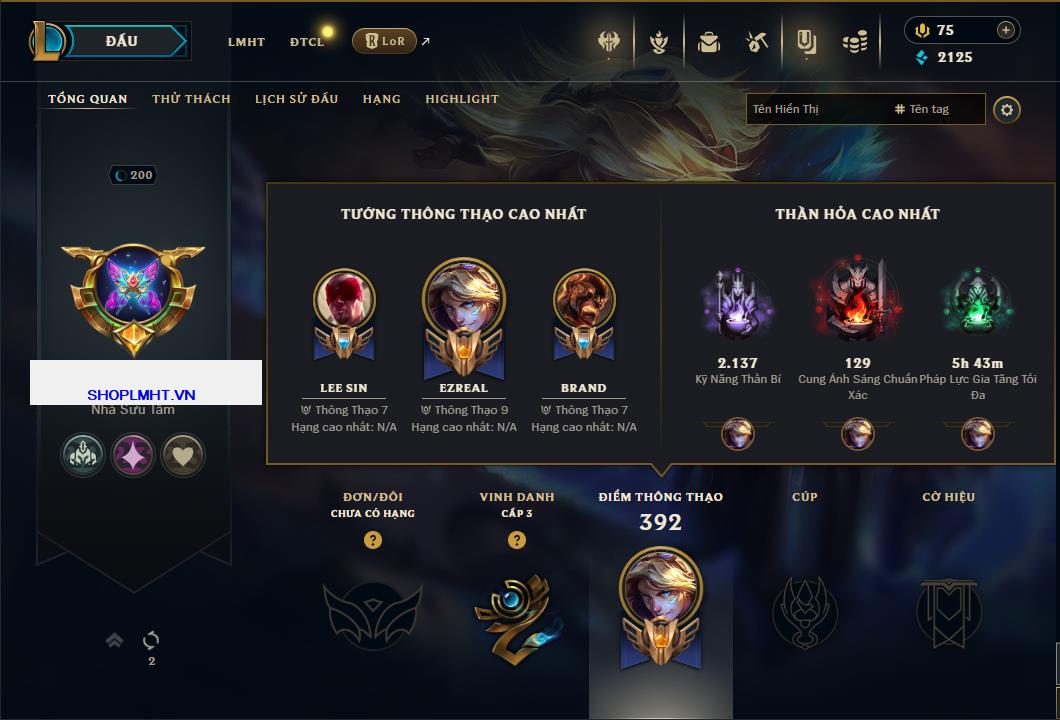Screen dimensions: 1060x720
Task: Click the butterfly summoner icon
Action: [133, 290]
